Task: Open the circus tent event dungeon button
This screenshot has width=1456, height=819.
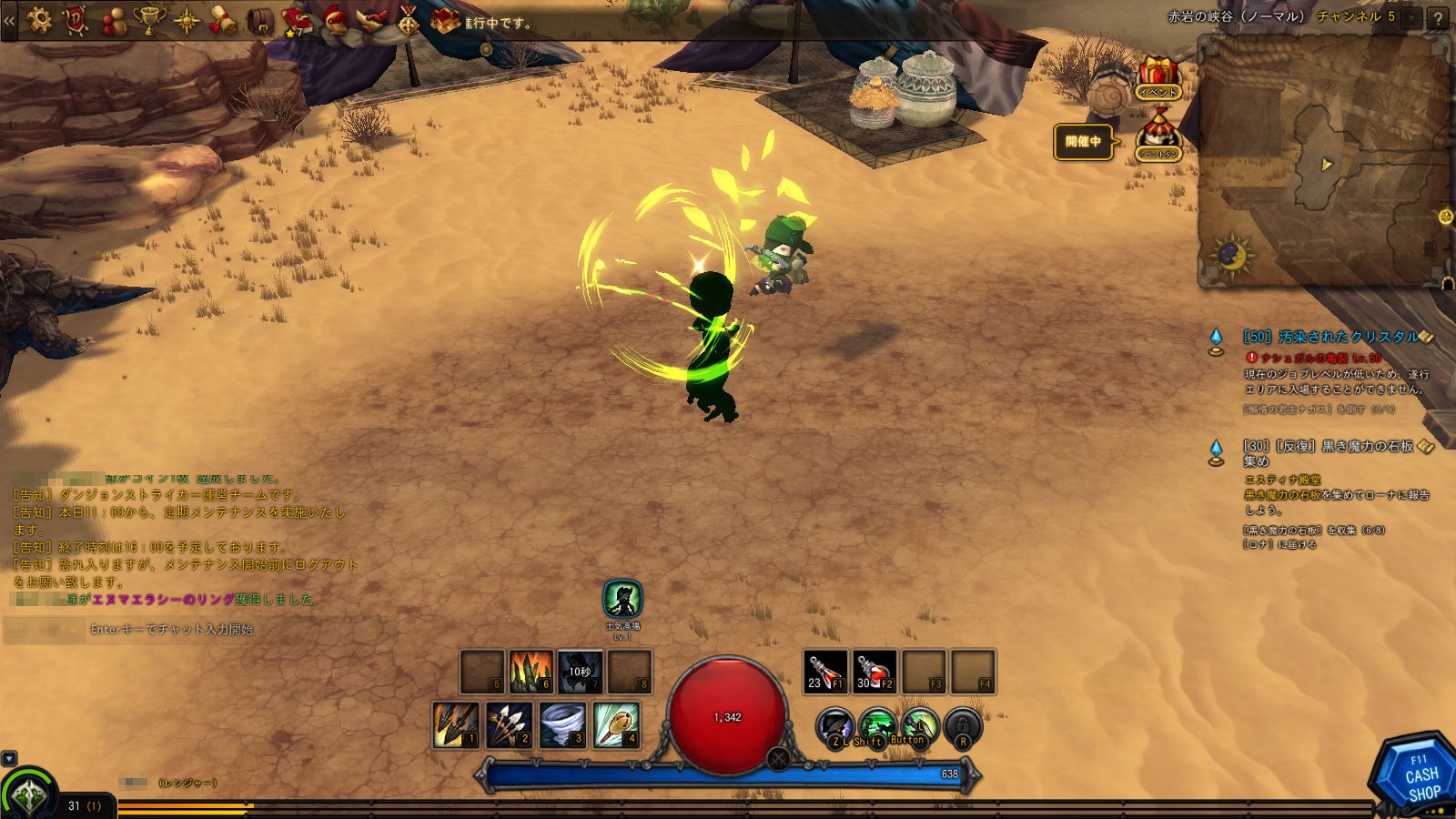Action: point(1158,136)
